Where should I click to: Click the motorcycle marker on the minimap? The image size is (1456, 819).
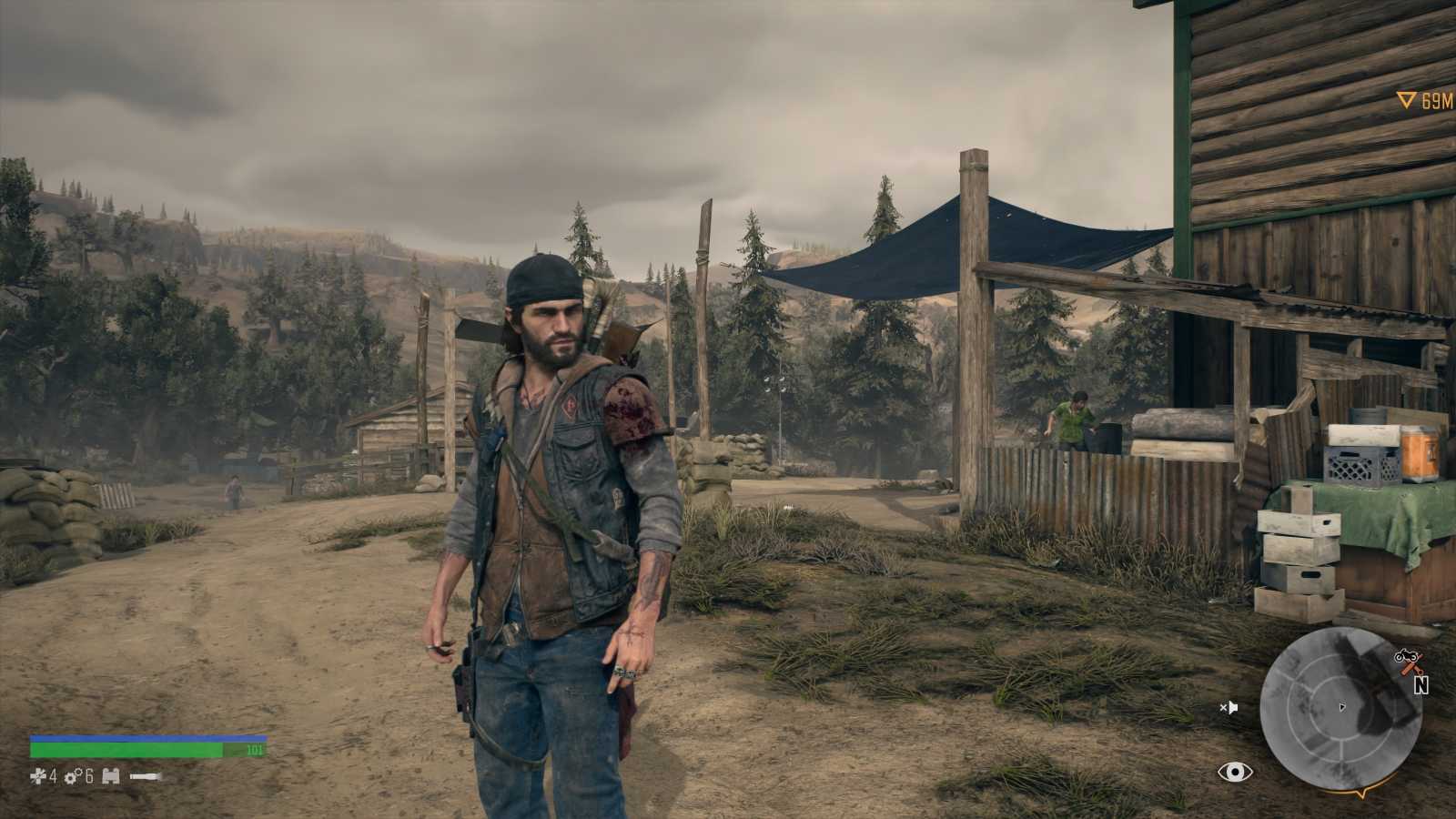[x=1404, y=654]
